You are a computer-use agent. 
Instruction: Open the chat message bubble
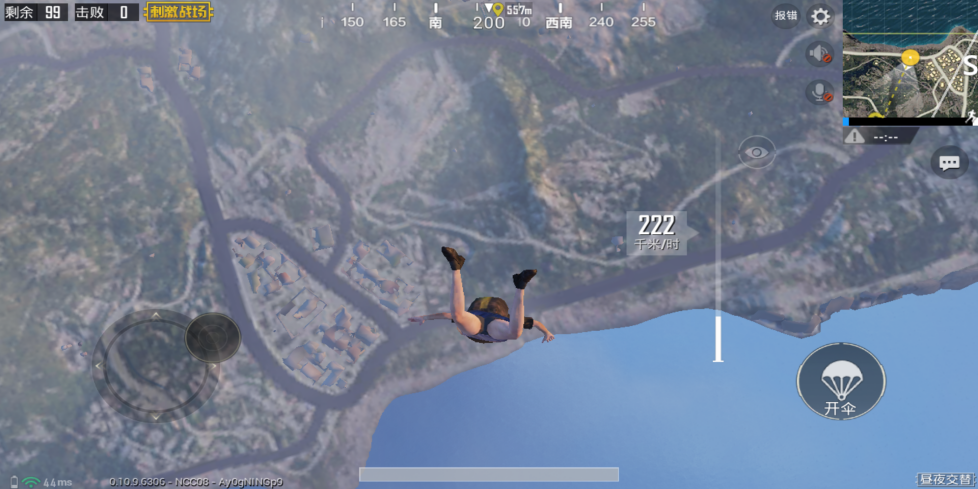click(x=949, y=162)
